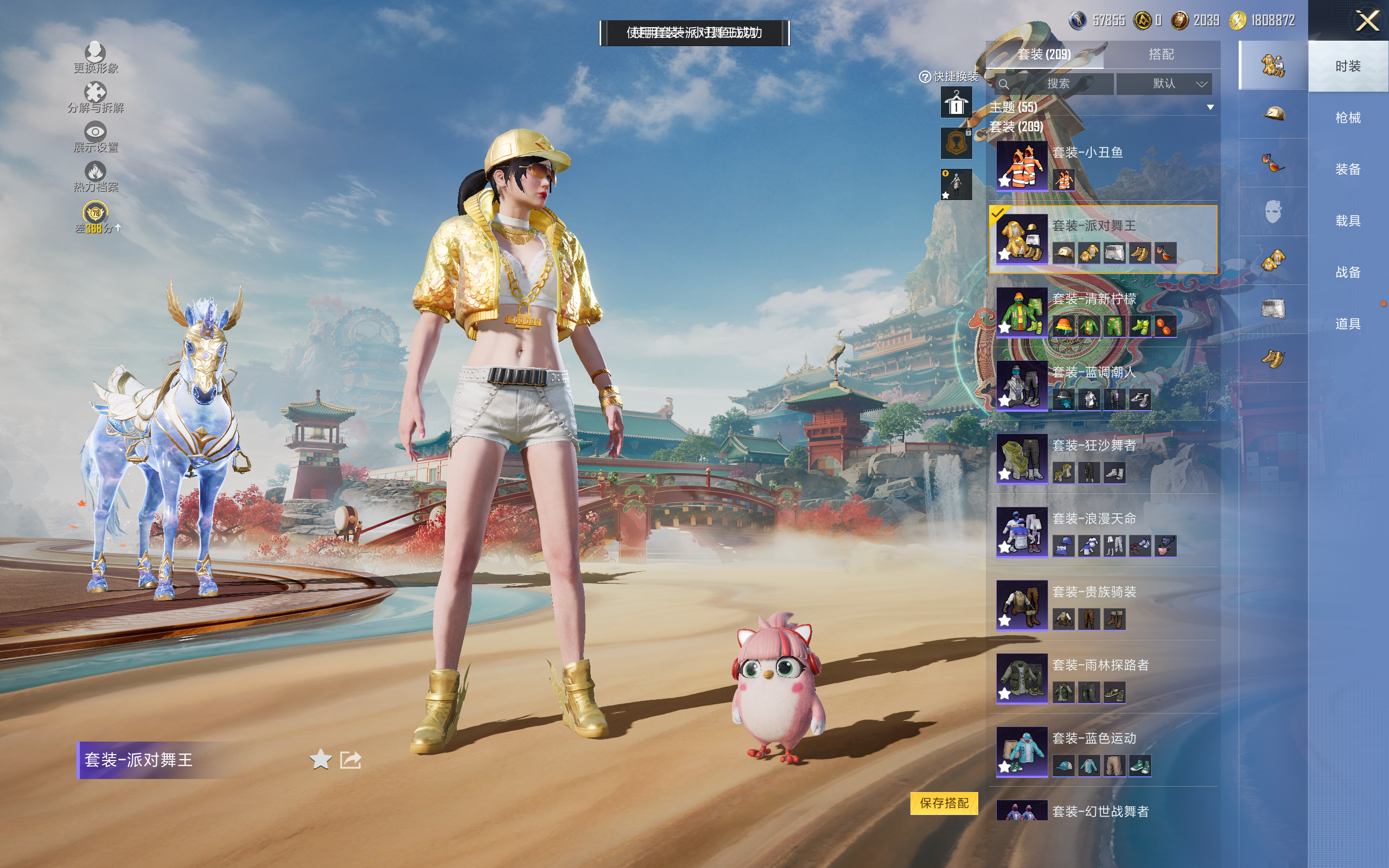Open the 默认 sort dropdown
The width and height of the screenshot is (1389, 868).
coord(1164,84)
